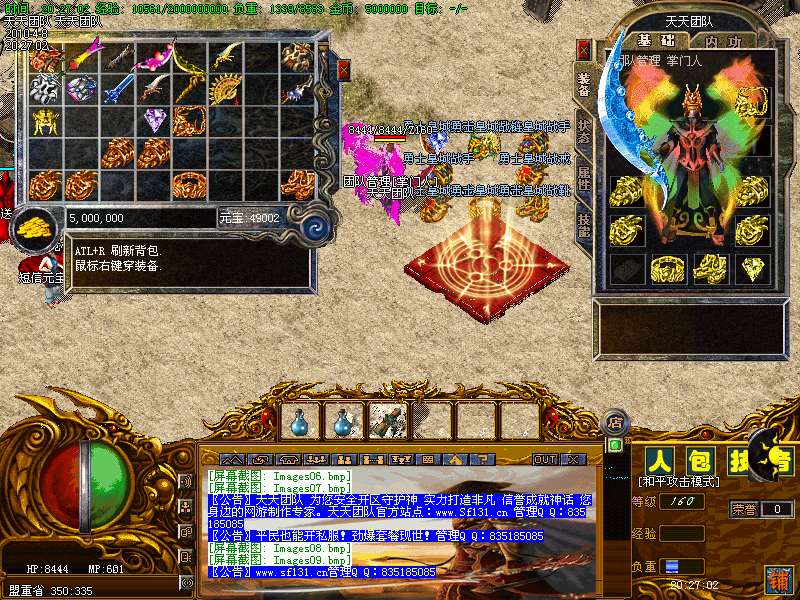Open the 人 character button
This screenshot has width=800, height=600.
coord(659,461)
